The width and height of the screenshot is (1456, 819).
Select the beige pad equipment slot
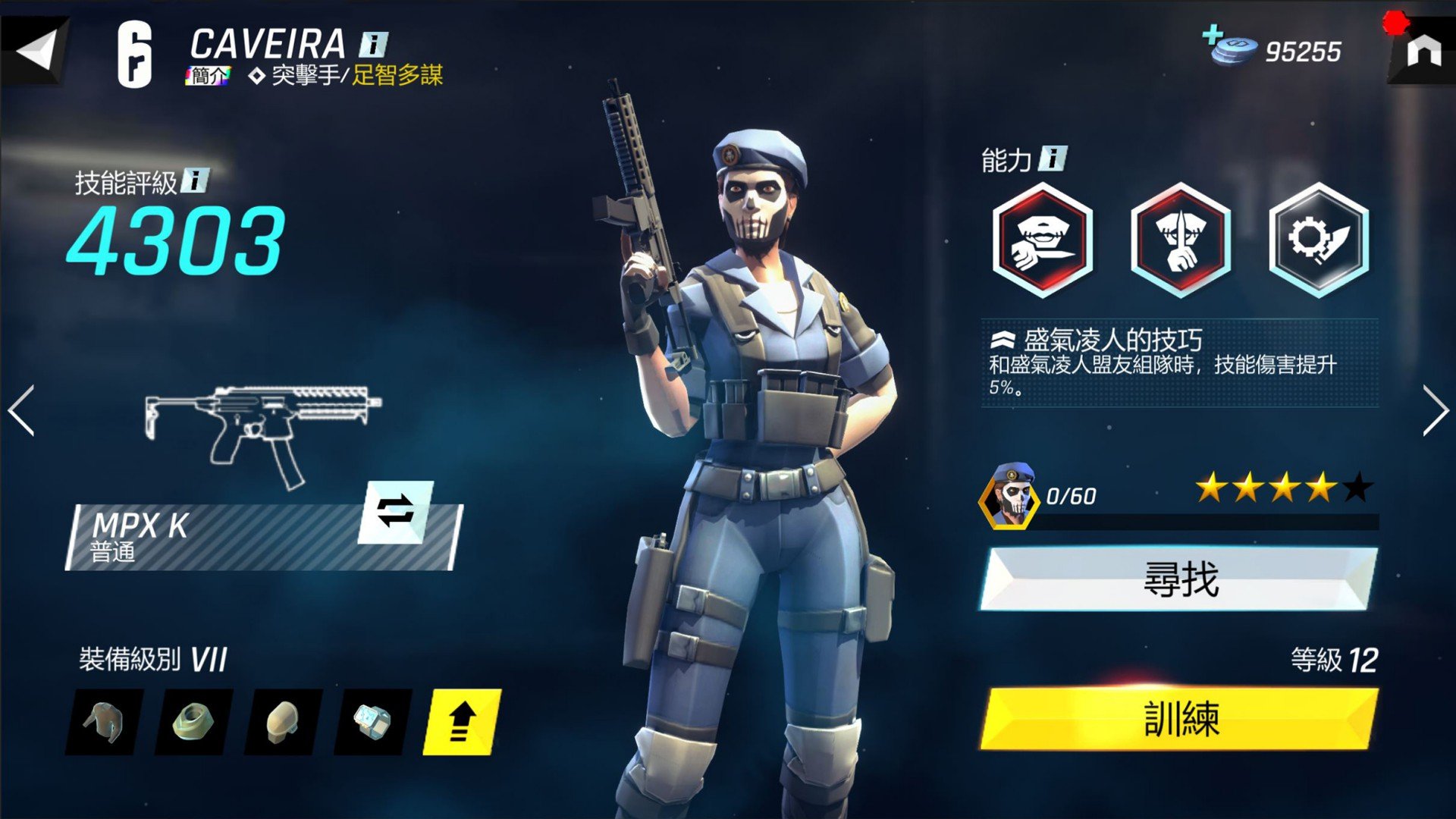283,722
